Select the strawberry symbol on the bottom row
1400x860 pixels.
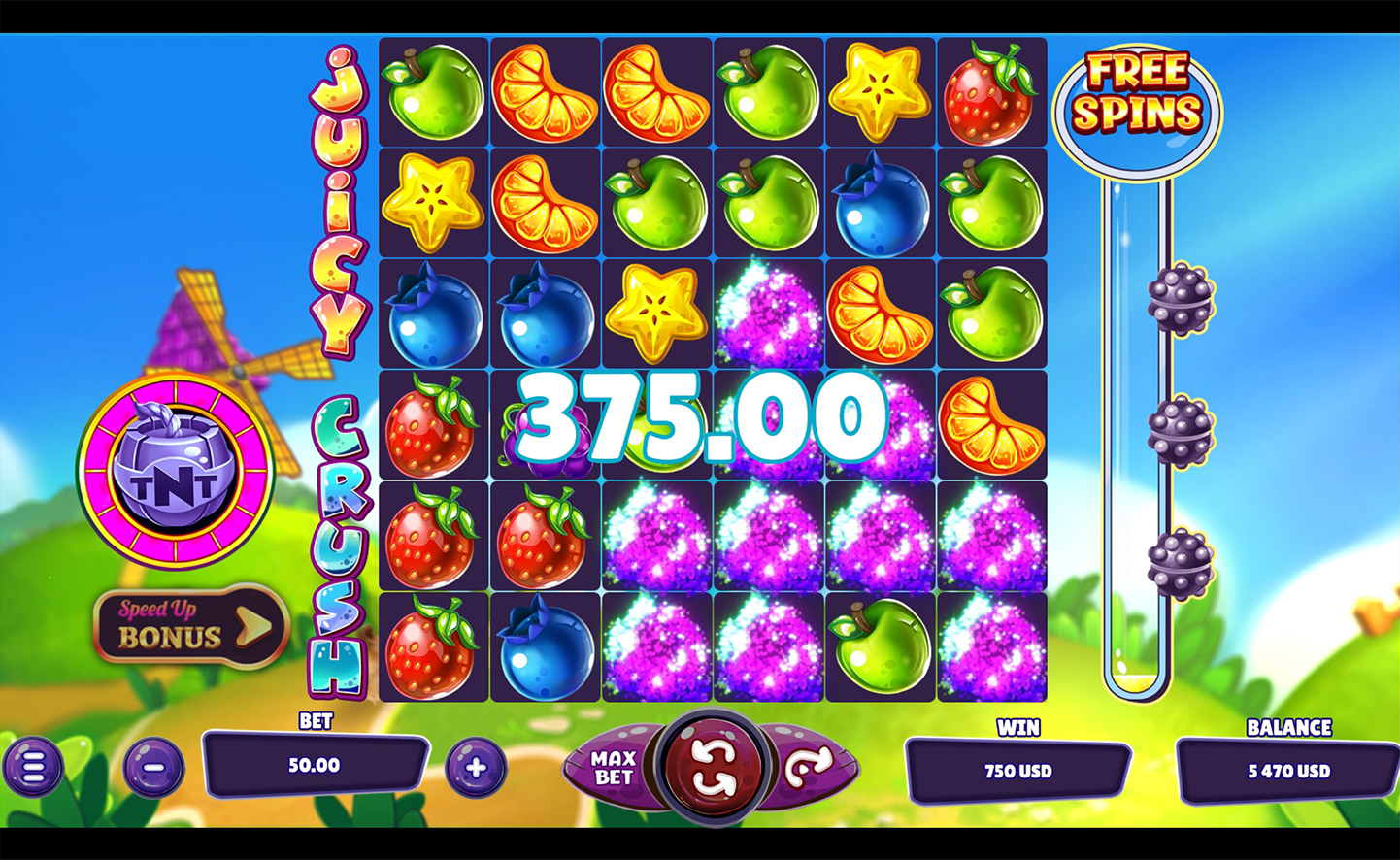click(434, 648)
